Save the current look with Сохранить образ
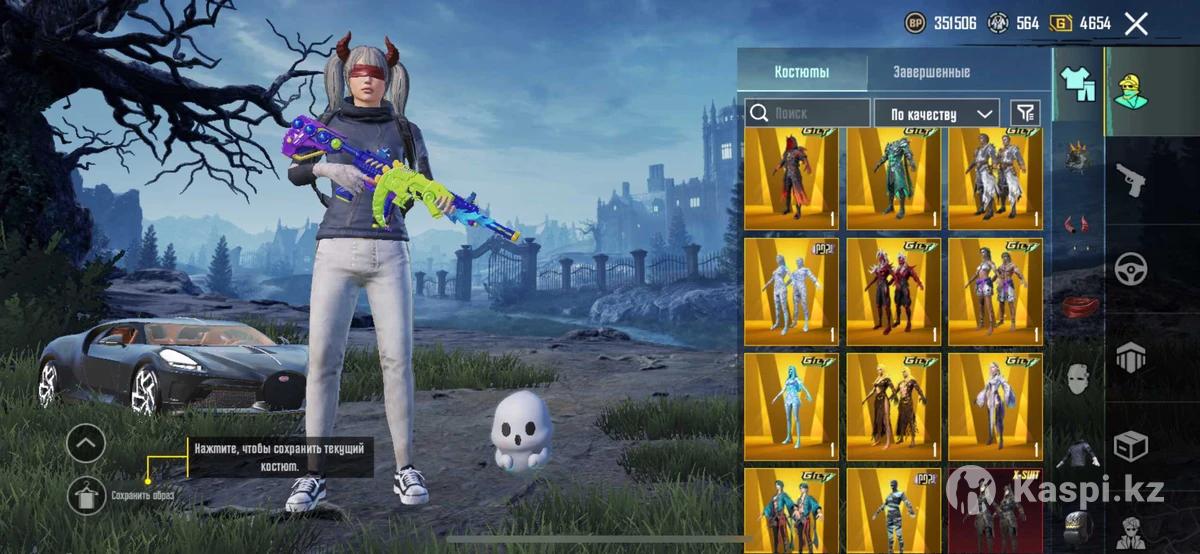Viewport: 1200px width, 554px height. 87,495
